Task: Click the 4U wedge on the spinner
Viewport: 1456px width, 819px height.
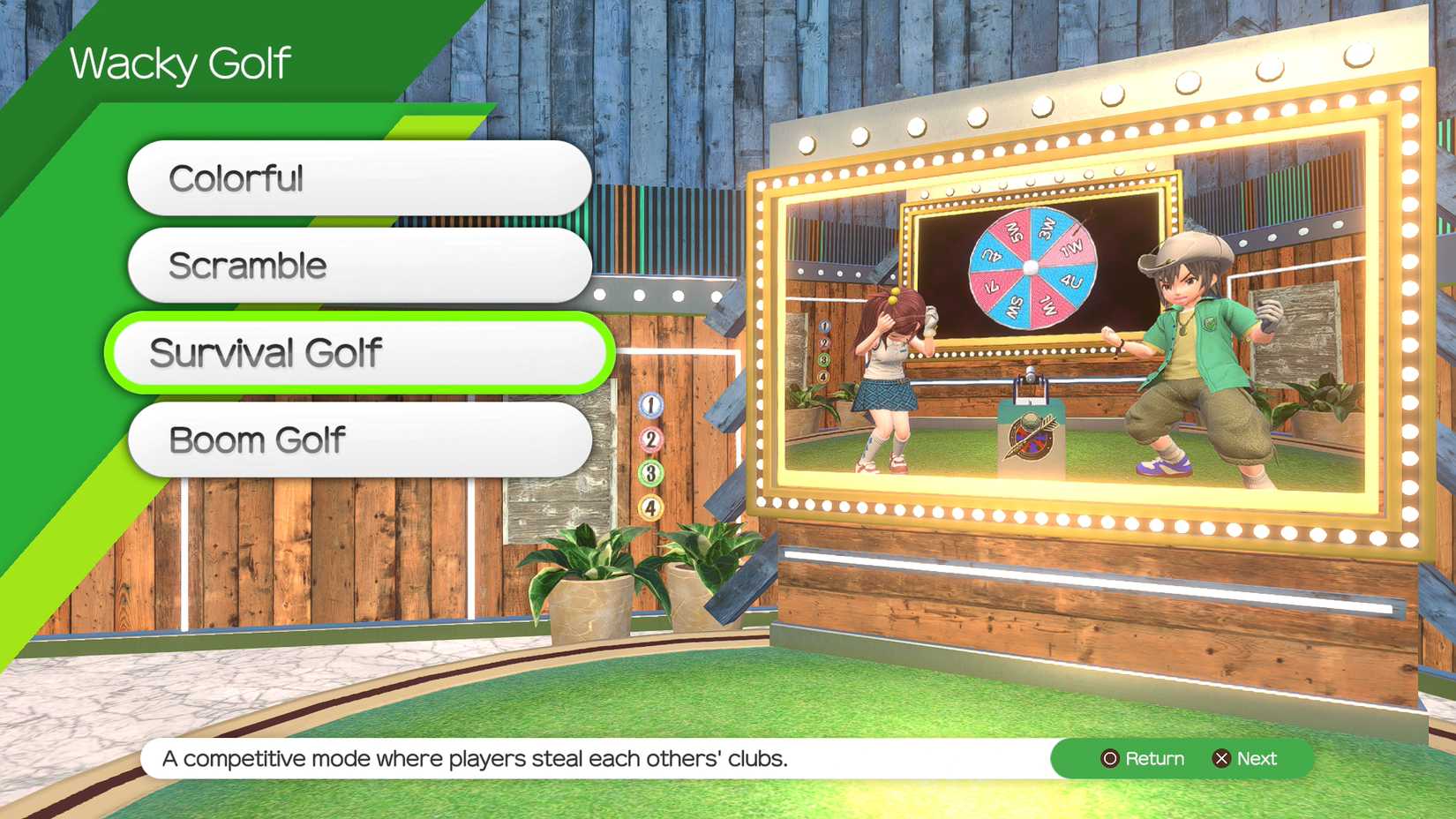Action: tap(1071, 282)
